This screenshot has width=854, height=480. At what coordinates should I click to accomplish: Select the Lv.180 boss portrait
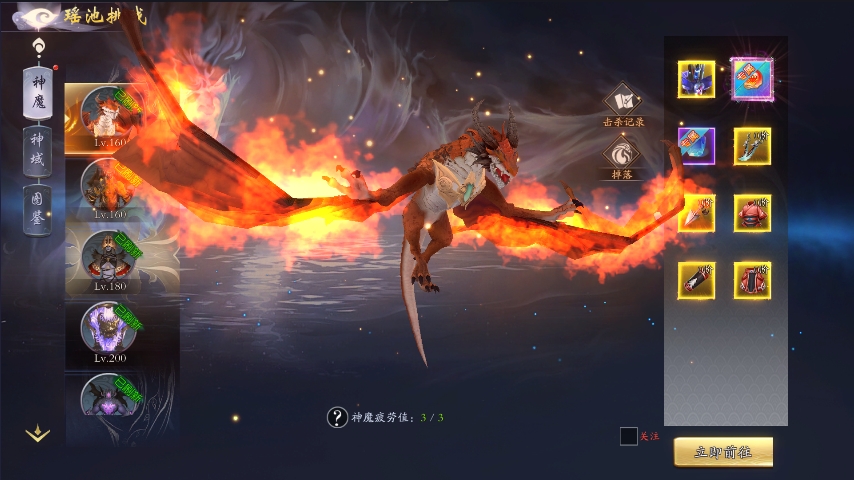point(108,258)
